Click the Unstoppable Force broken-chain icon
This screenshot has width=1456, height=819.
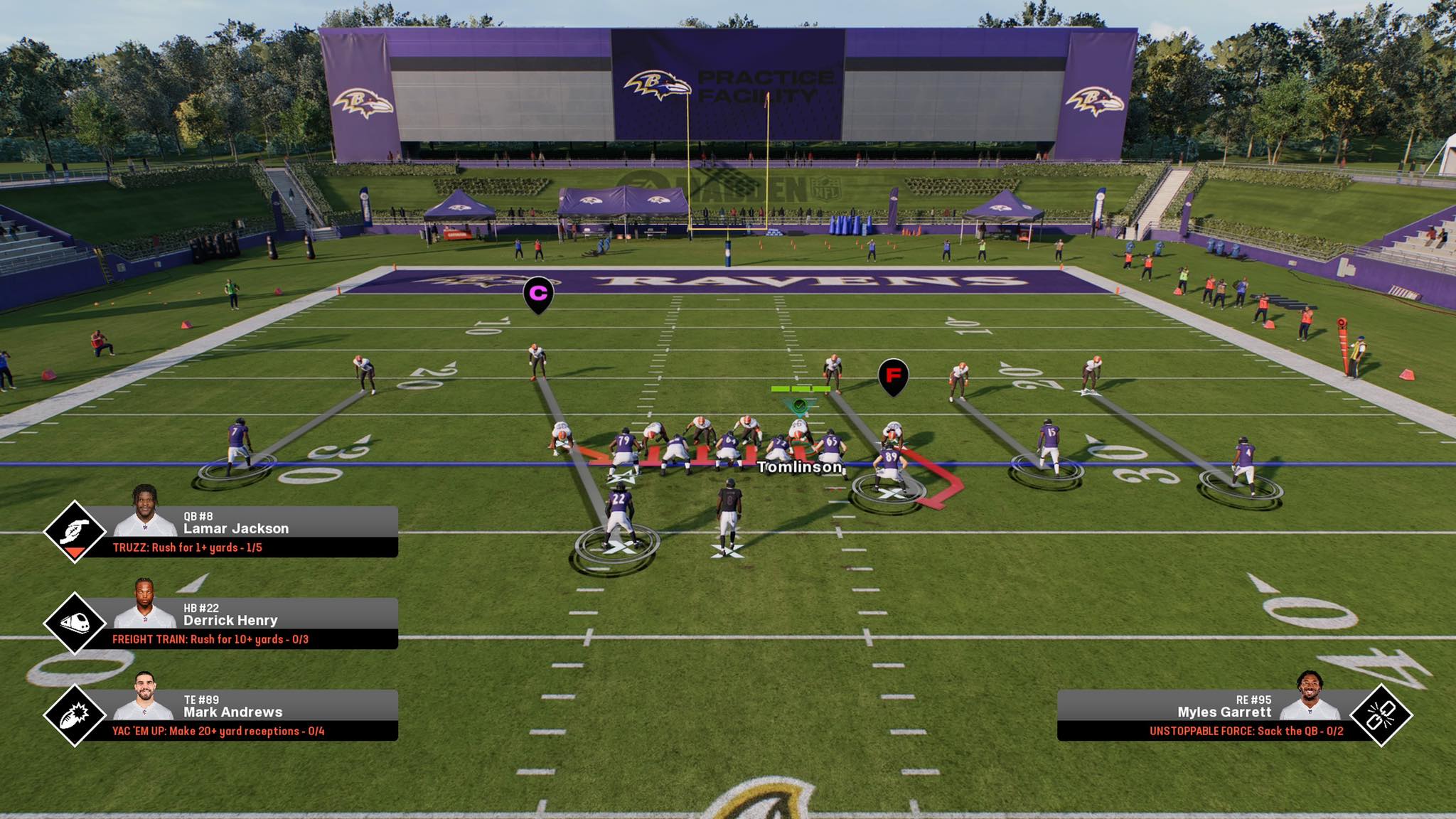coord(1381,715)
